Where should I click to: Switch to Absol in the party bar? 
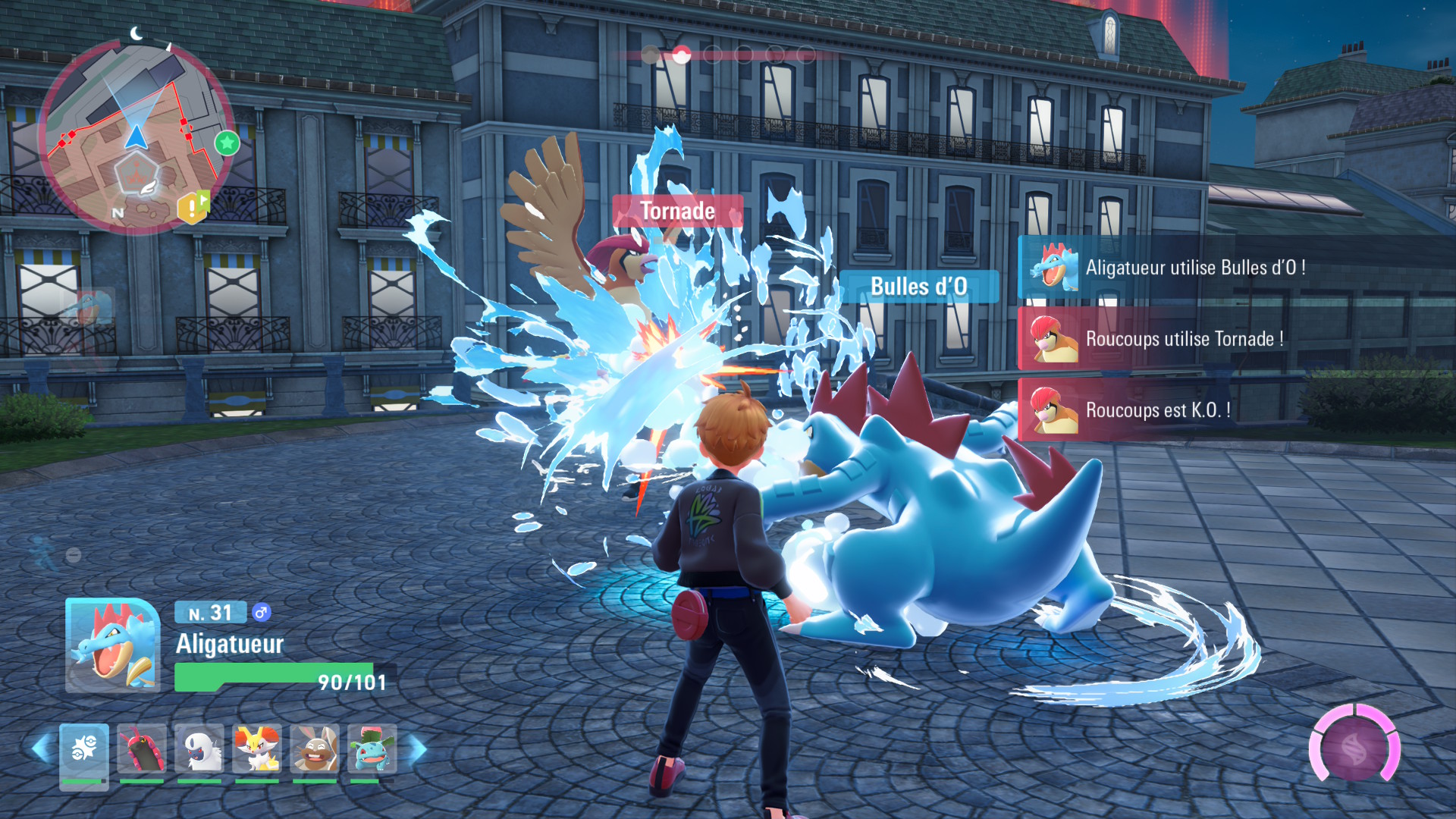(199, 751)
